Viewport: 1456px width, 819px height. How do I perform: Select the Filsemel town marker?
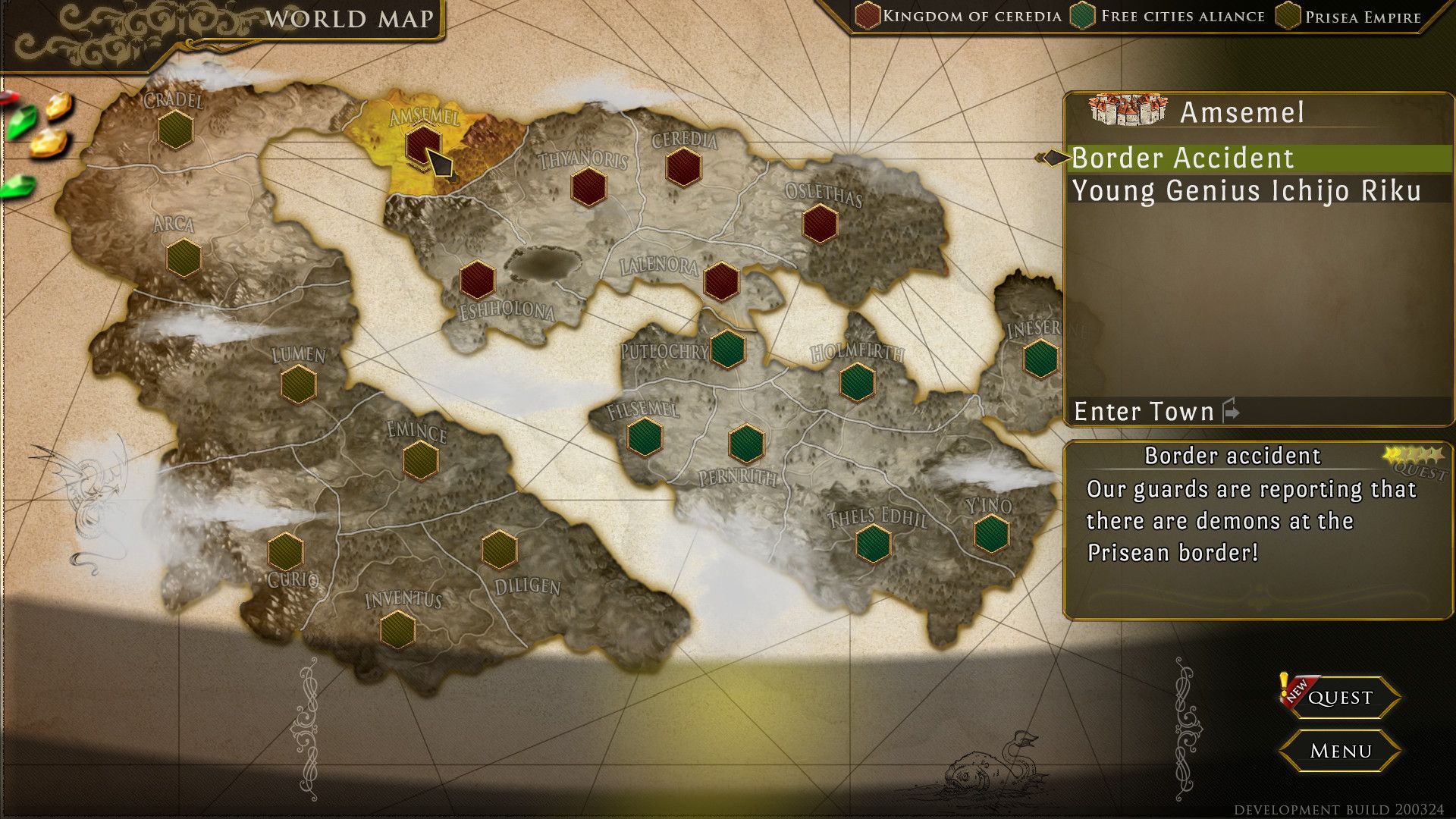pos(645,438)
